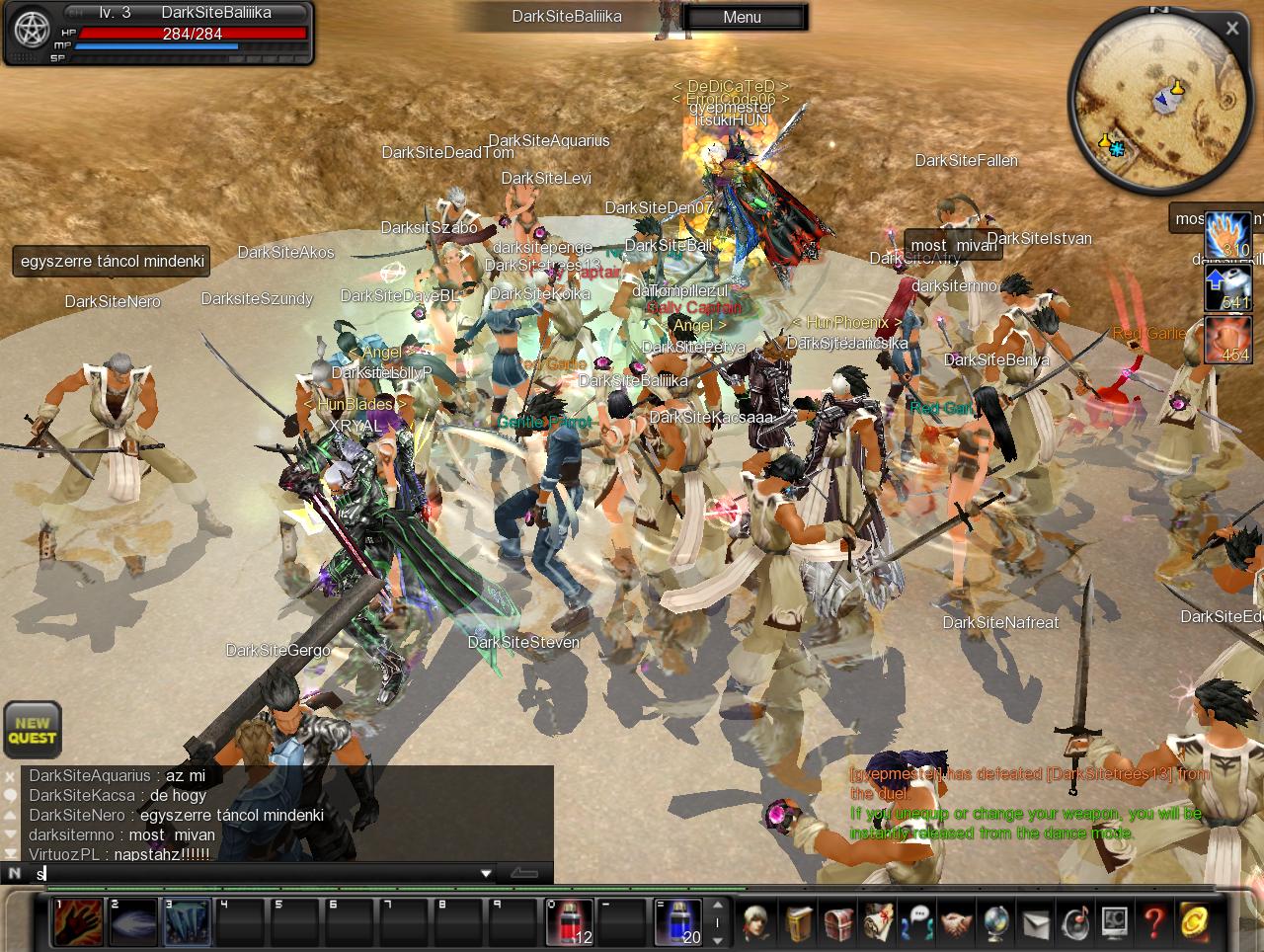
Task: Open the gold coin cash shop
Action: coord(1194,922)
